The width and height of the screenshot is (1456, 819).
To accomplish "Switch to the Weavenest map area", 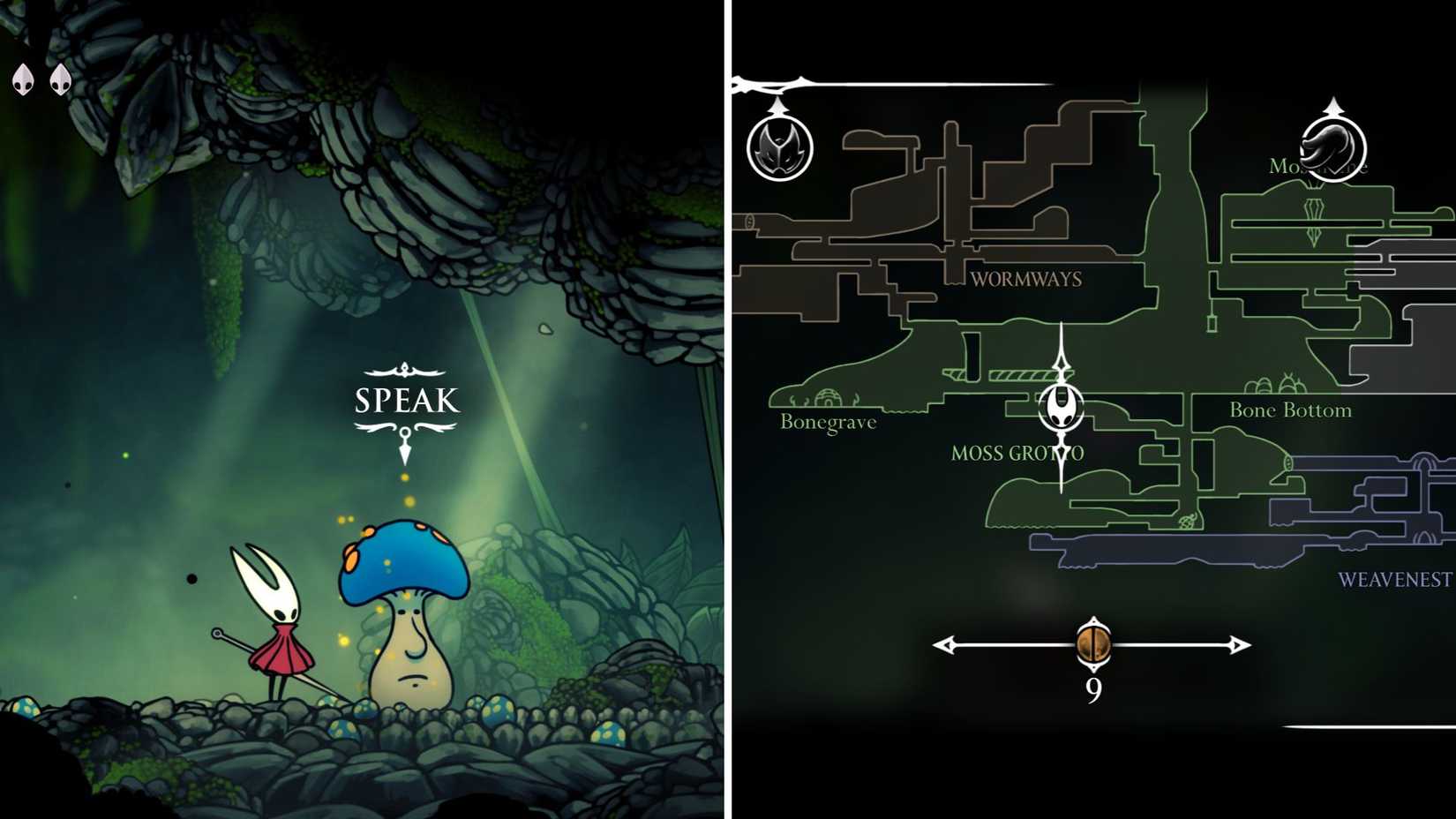I will pos(1392,581).
